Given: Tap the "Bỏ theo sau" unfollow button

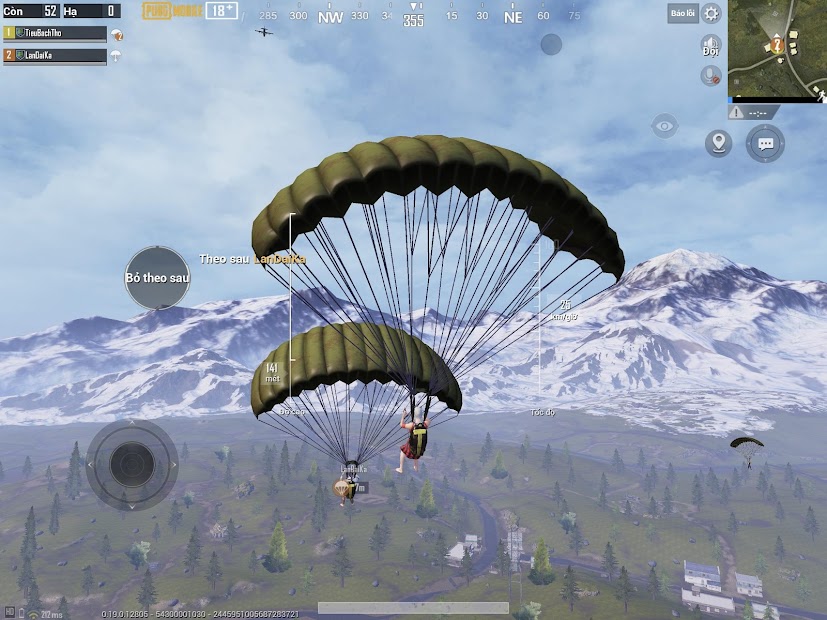Looking at the screenshot, I should click(157, 277).
